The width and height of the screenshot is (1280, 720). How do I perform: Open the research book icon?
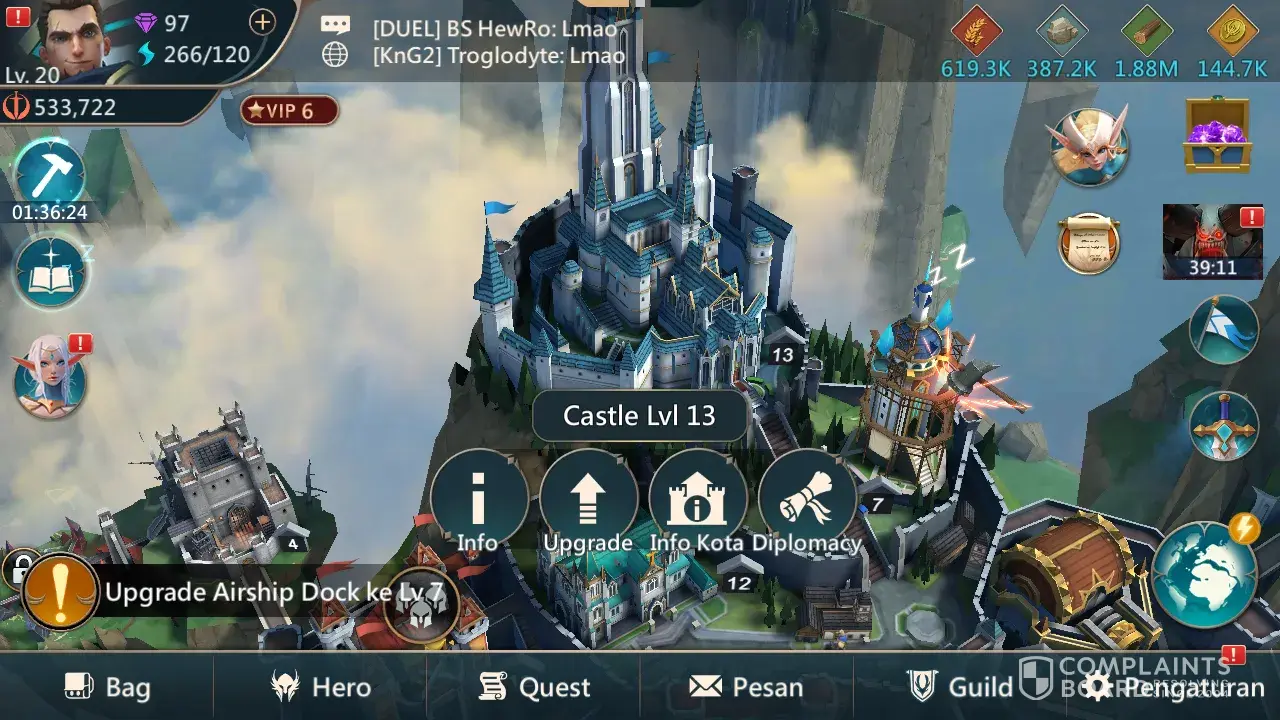[48, 272]
